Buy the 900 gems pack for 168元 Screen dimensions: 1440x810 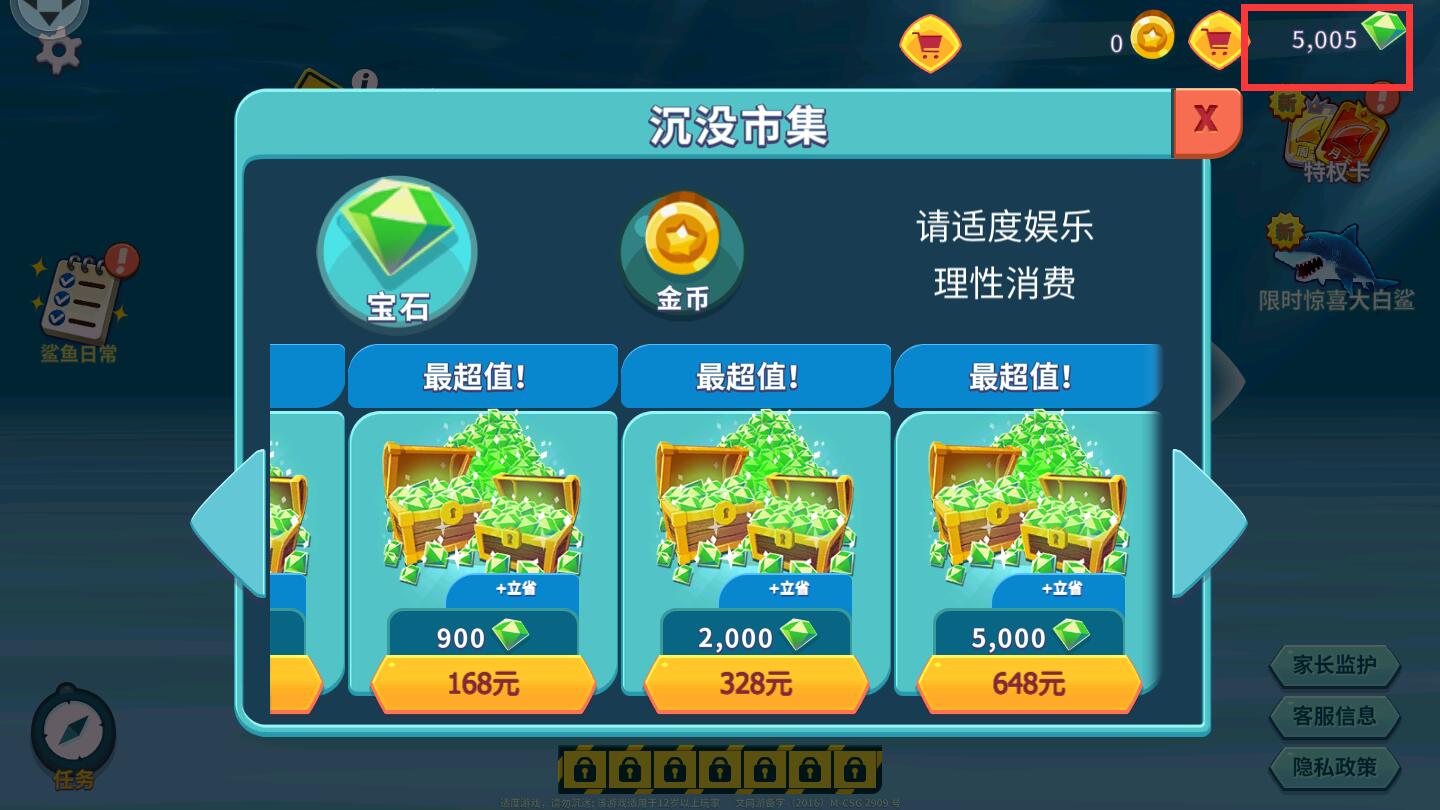pos(482,683)
